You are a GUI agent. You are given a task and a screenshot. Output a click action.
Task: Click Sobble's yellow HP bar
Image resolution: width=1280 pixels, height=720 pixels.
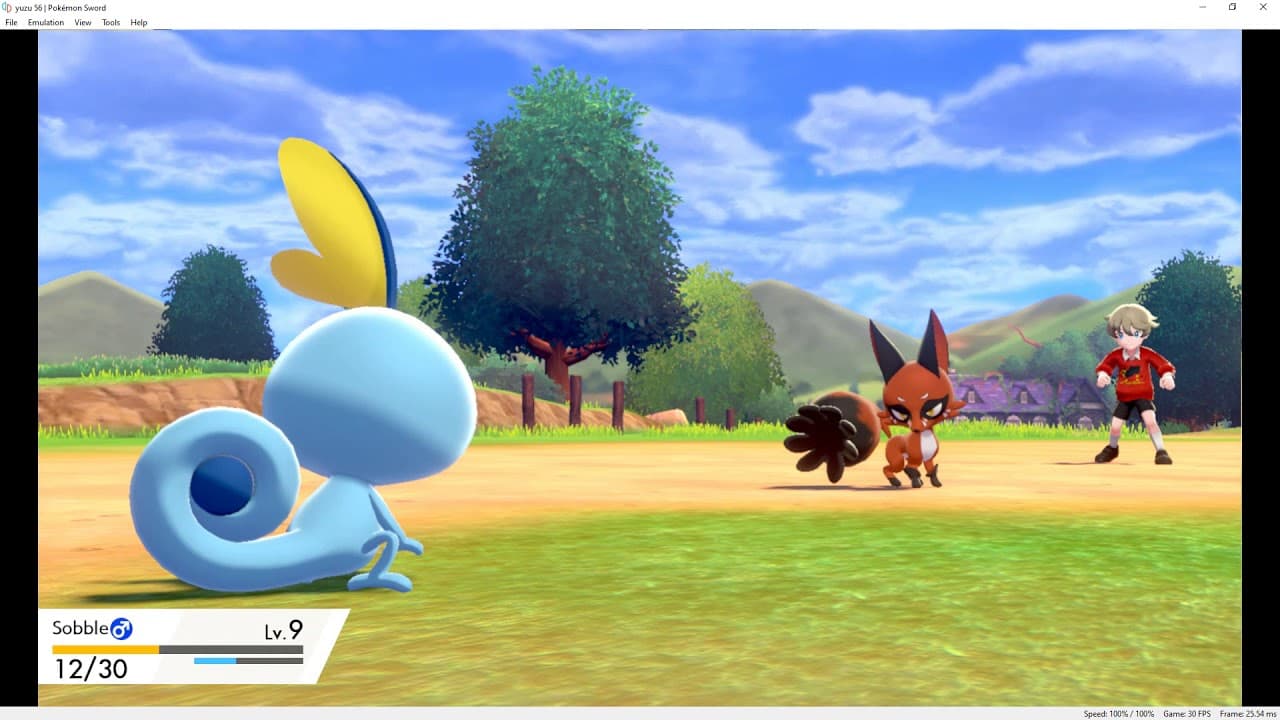tap(105, 649)
